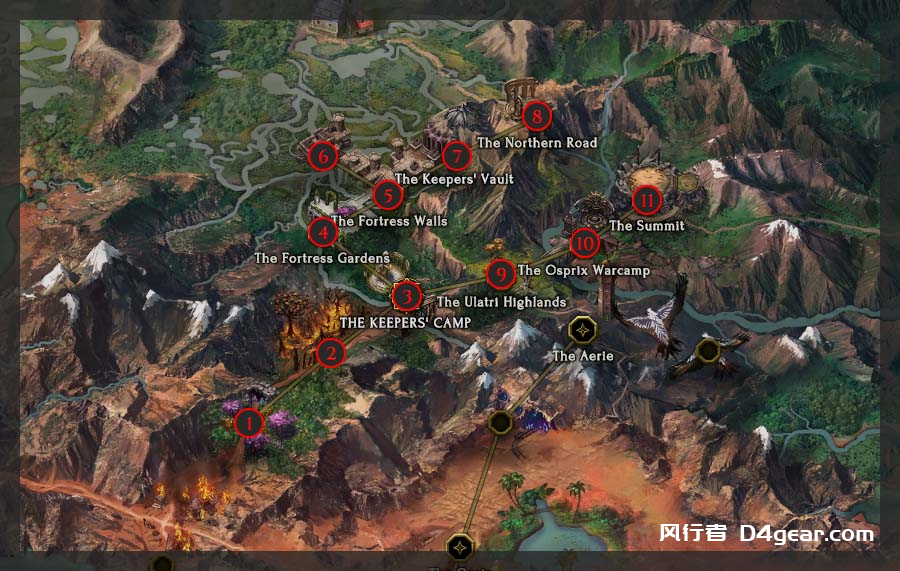The image size is (900, 571).
Task: Open The Fortress Walls marker numbered 5
Action: click(386, 195)
